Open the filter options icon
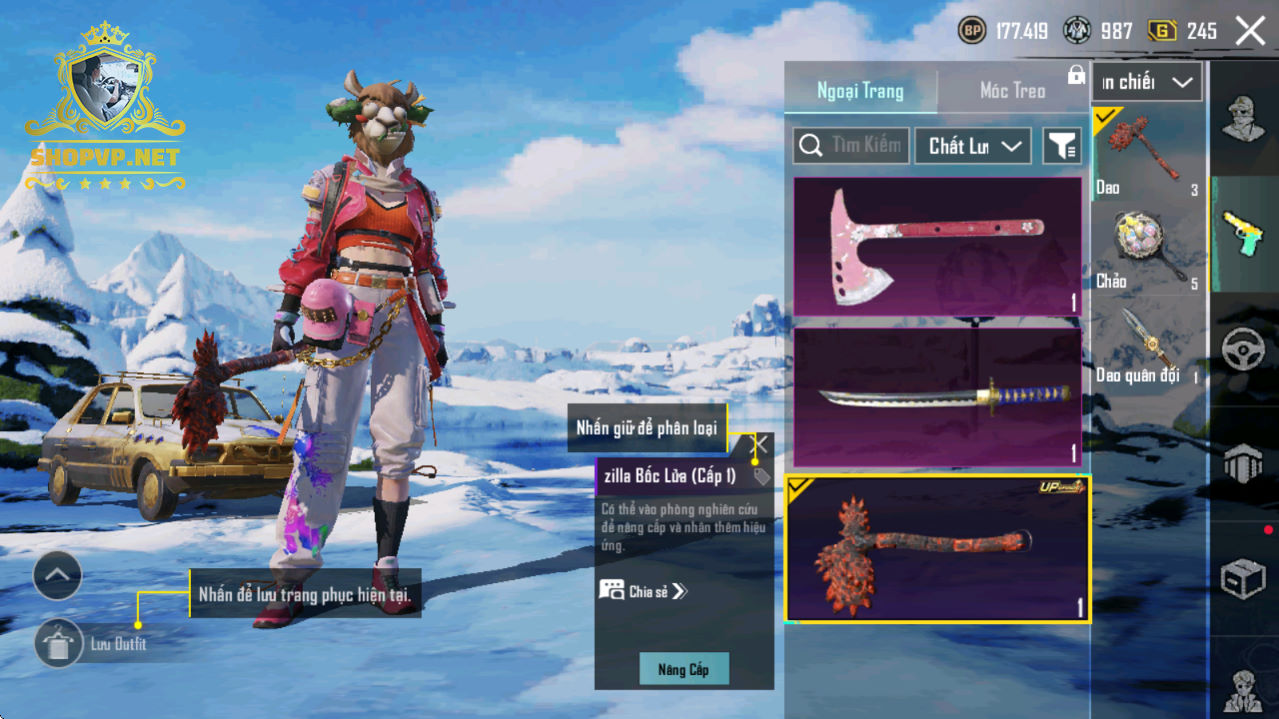The image size is (1279, 719). click(x=1062, y=146)
